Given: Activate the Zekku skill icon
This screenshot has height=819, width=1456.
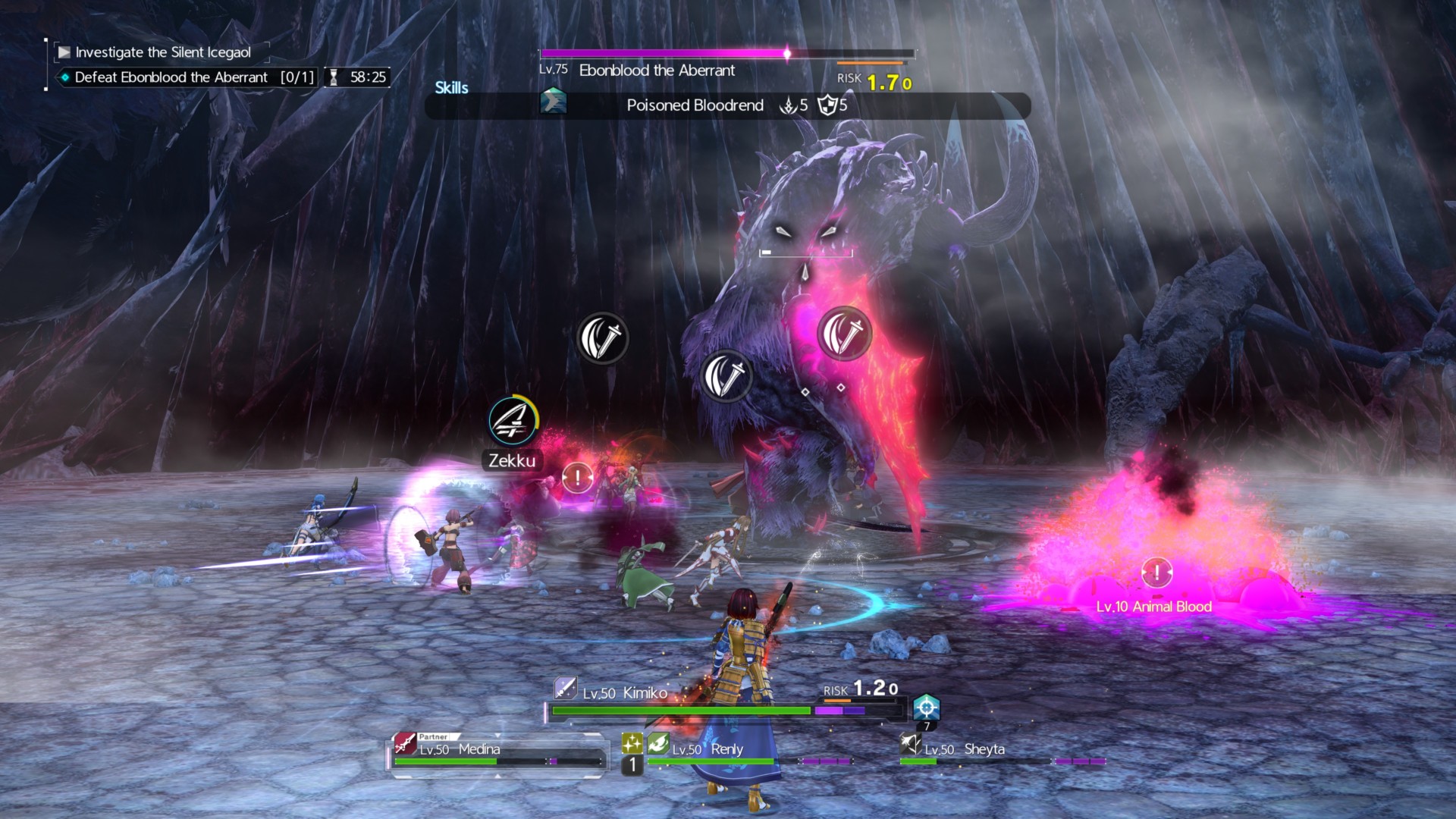Looking at the screenshot, I should pos(513,421).
